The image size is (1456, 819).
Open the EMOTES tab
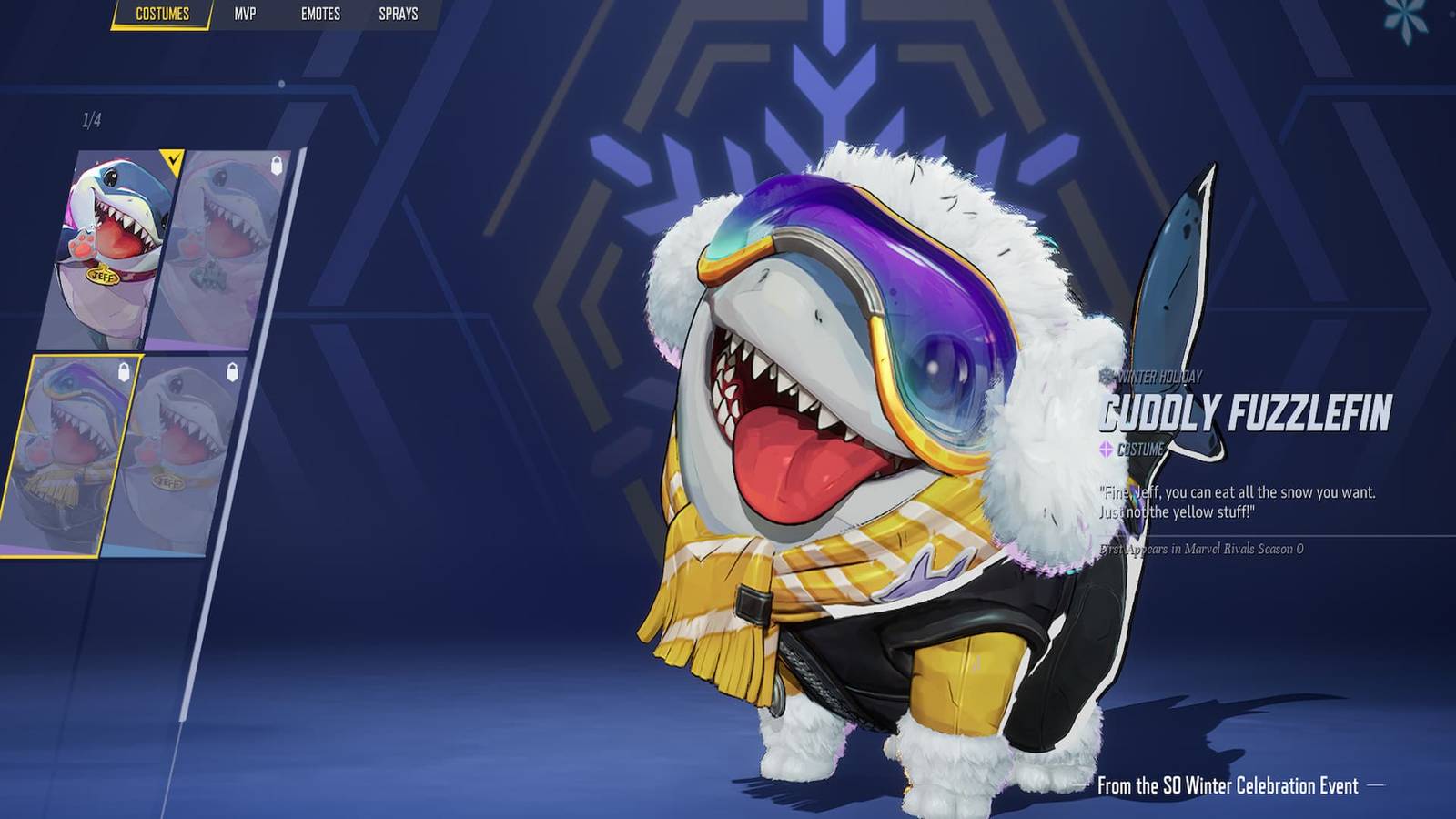point(319,14)
